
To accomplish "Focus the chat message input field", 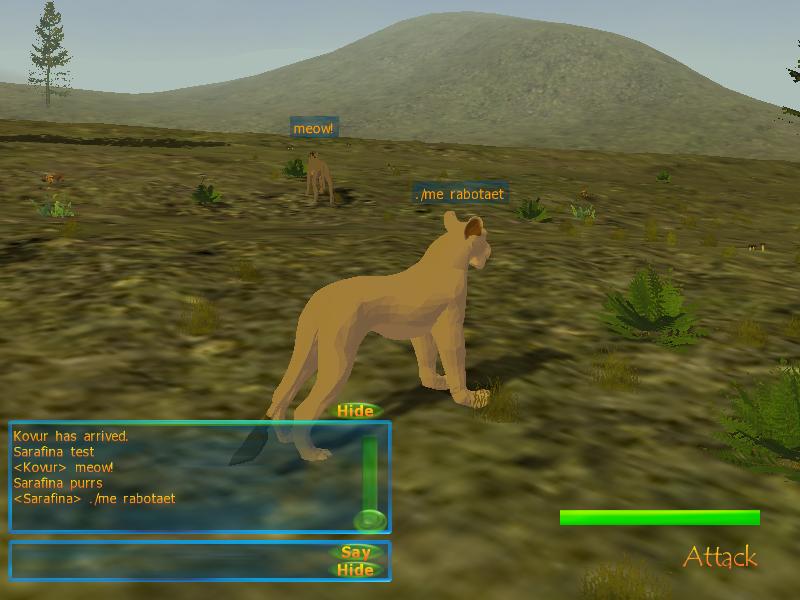I will (x=170, y=561).
